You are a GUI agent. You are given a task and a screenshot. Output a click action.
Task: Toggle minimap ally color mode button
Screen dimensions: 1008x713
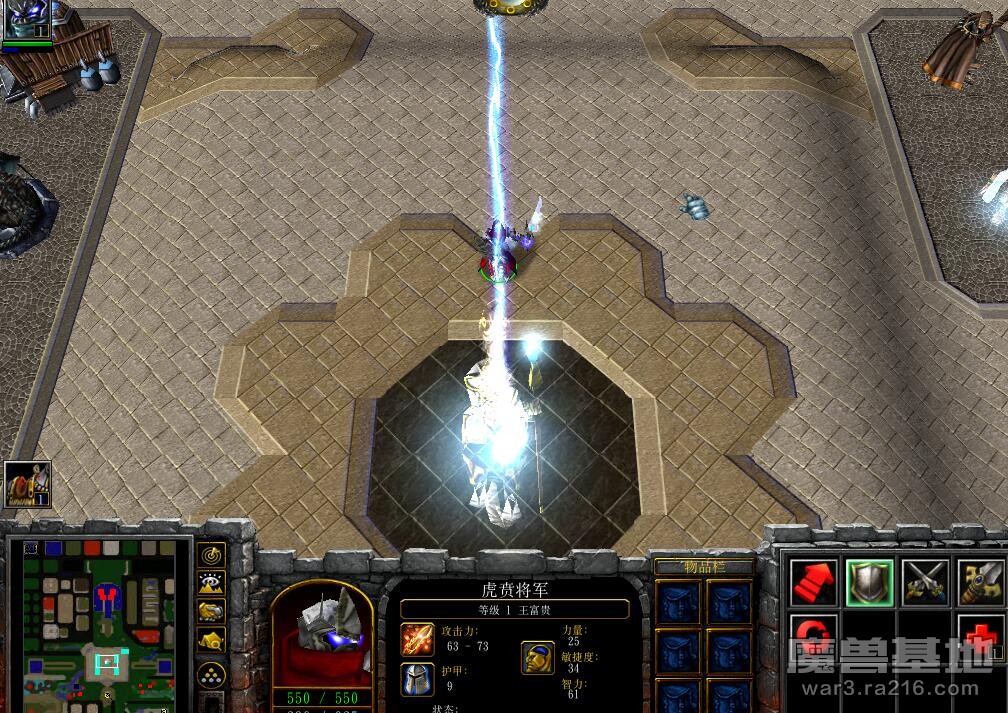click(211, 611)
